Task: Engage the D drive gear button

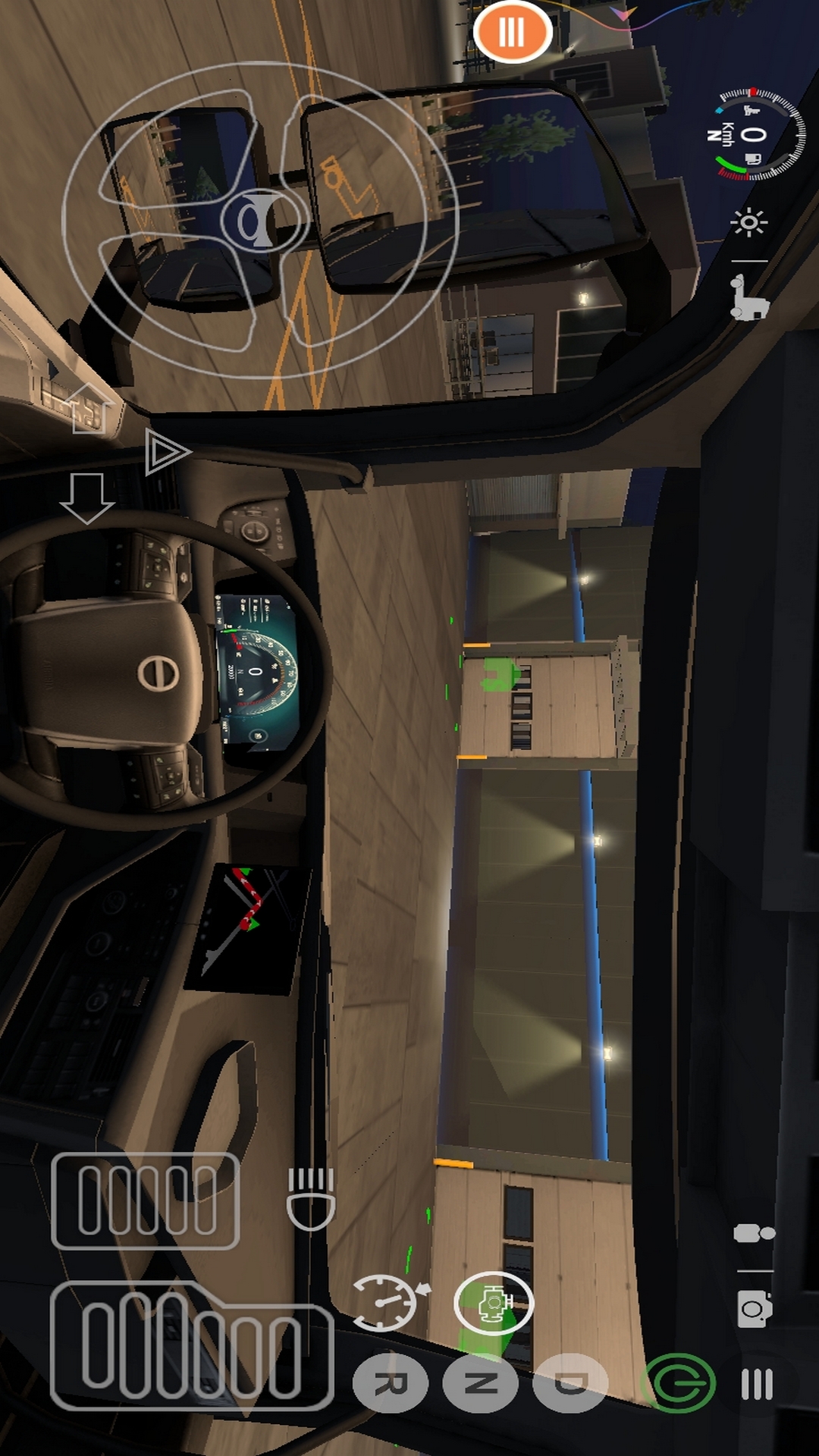Action: 570,1384
